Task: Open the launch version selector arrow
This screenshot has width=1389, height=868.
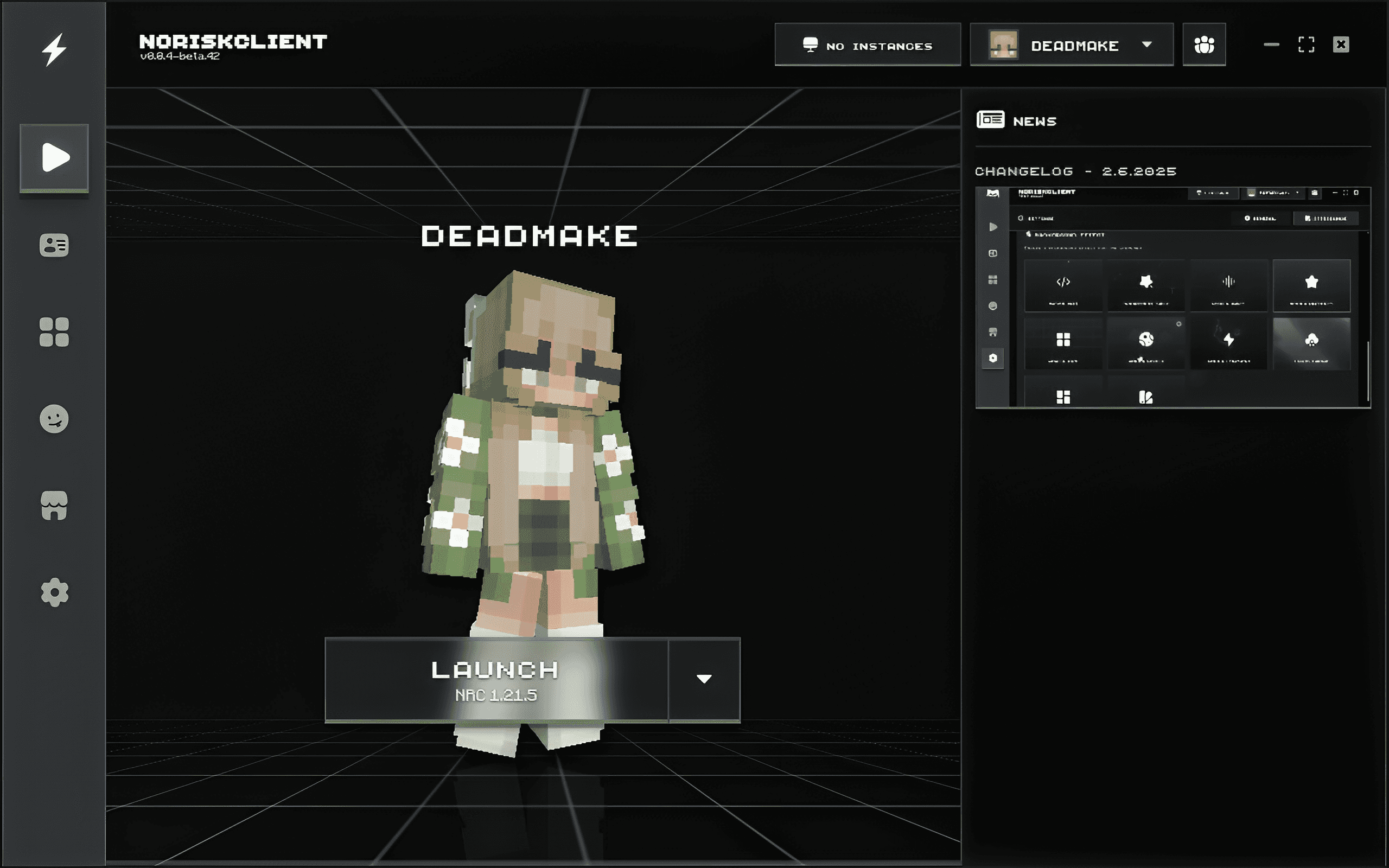Action: point(704,679)
